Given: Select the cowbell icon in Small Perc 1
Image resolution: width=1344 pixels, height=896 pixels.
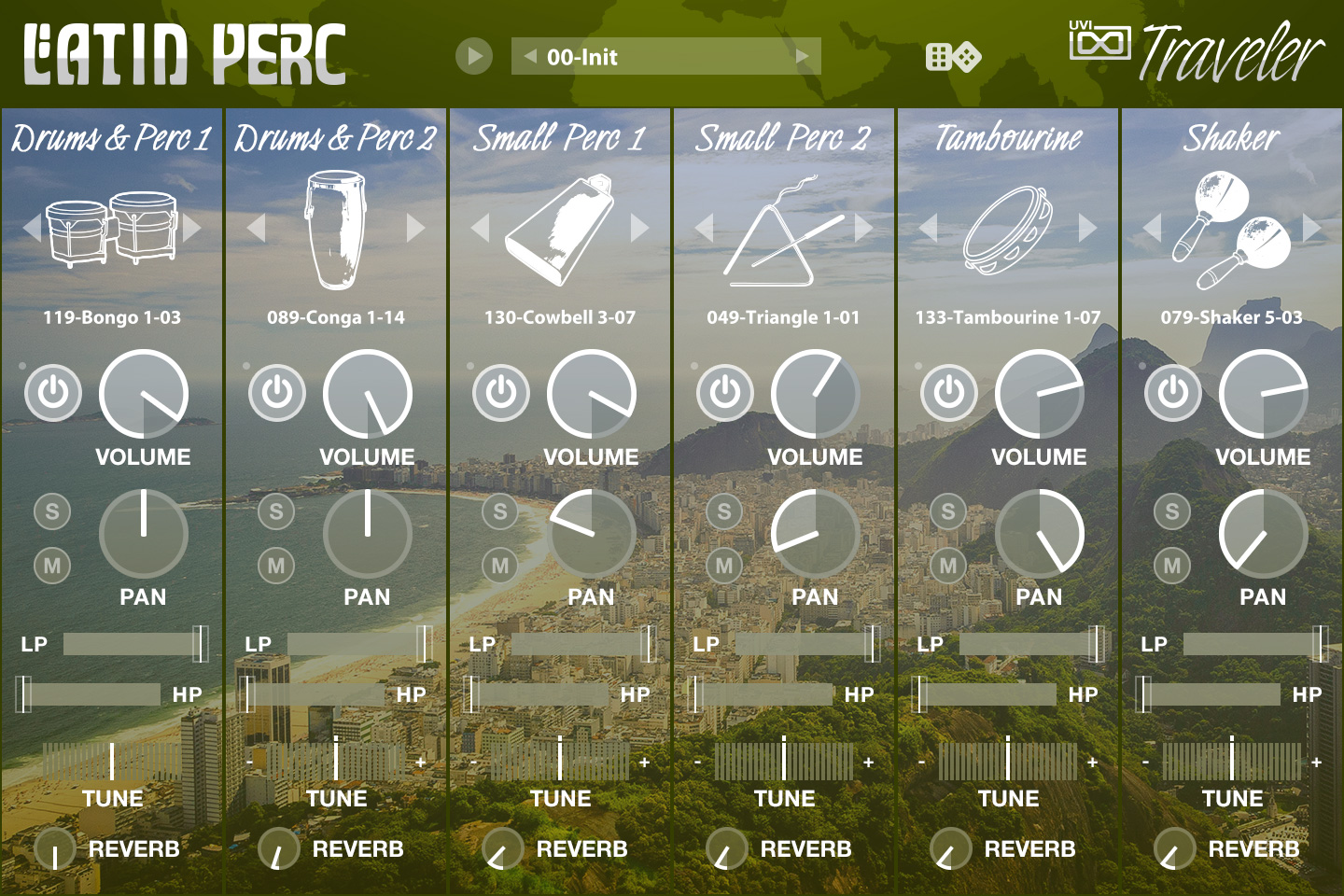Looking at the screenshot, I should click(560, 227).
